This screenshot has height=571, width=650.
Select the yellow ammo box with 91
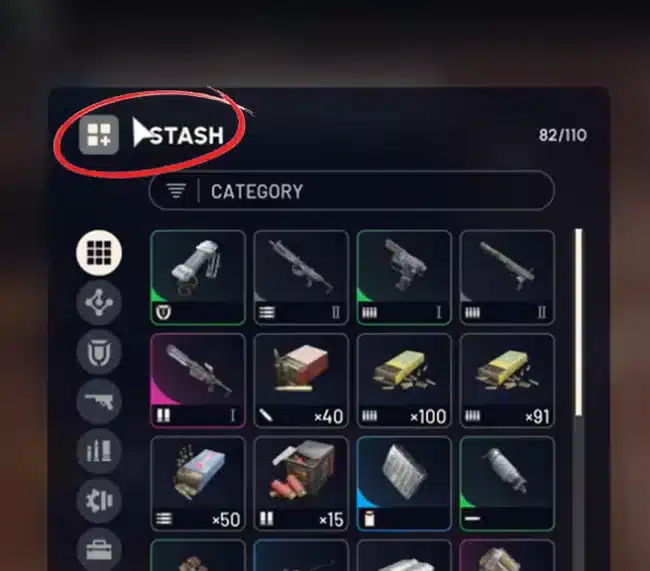tap(507, 380)
